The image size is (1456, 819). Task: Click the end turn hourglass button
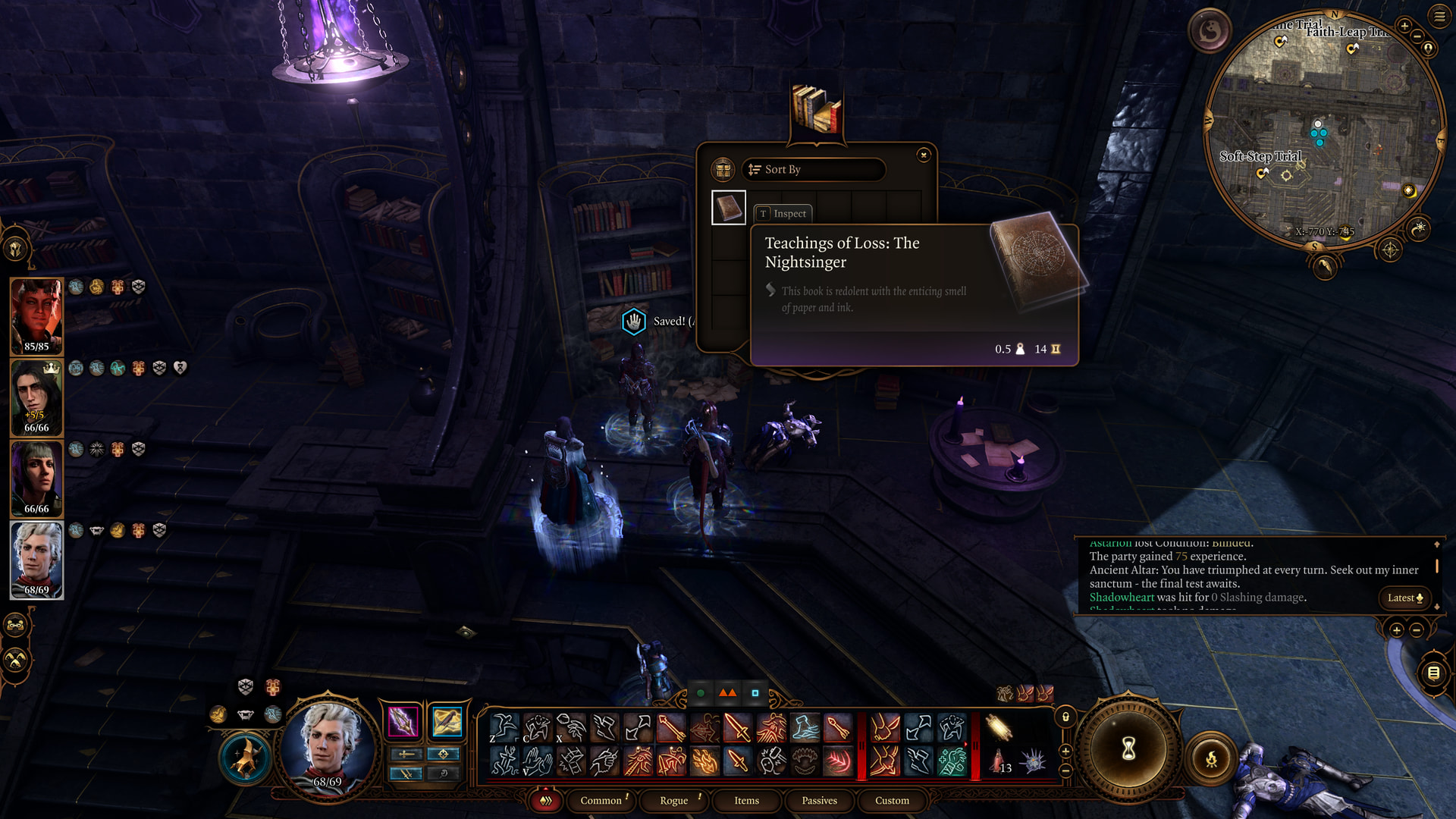[1128, 748]
